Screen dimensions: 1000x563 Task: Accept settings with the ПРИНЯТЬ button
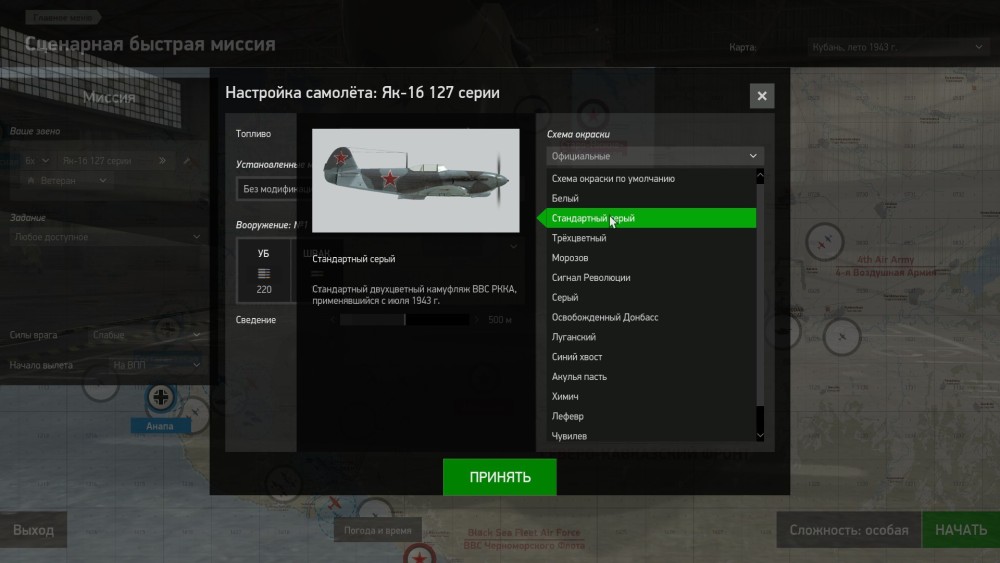tap(499, 477)
